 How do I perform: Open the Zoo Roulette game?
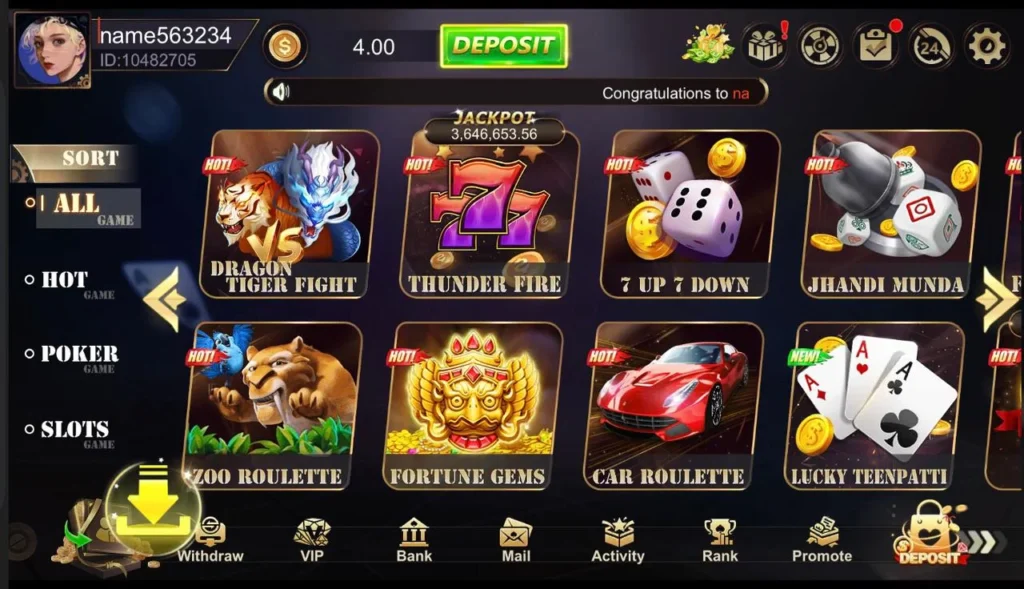pos(274,405)
